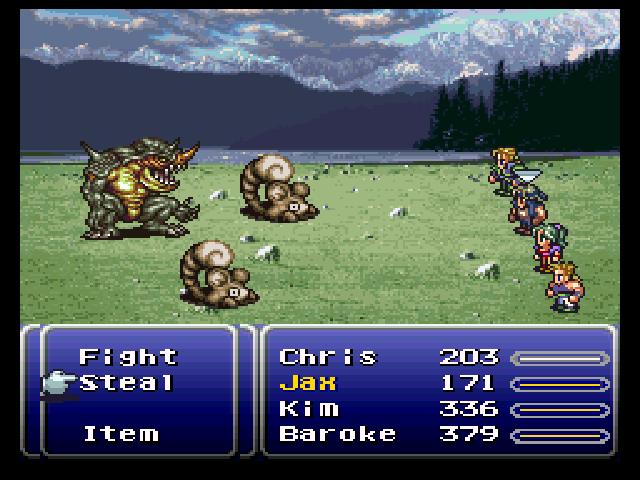Open the Item command
The height and width of the screenshot is (480, 640).
(x=120, y=434)
